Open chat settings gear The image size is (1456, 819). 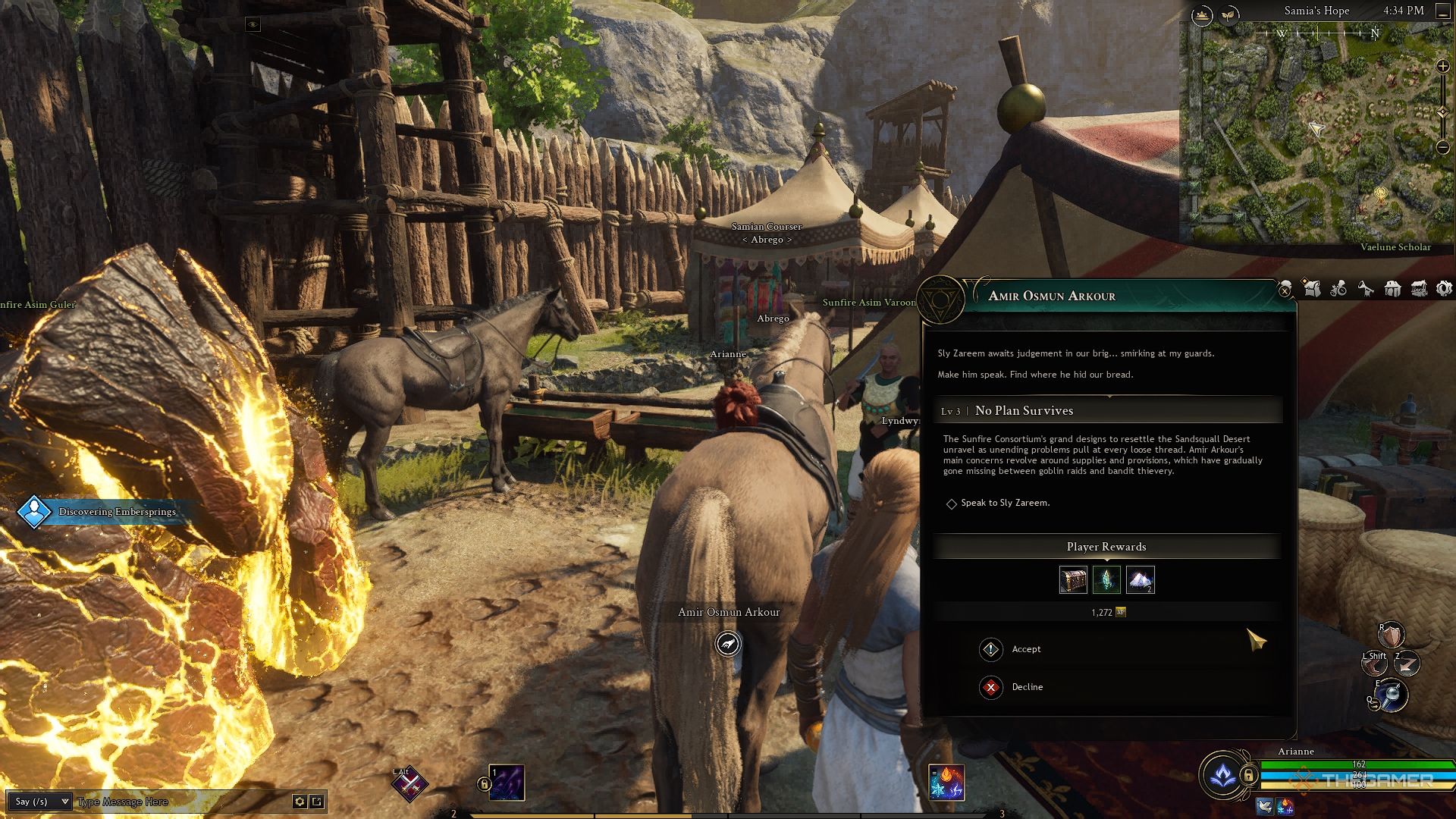point(300,802)
